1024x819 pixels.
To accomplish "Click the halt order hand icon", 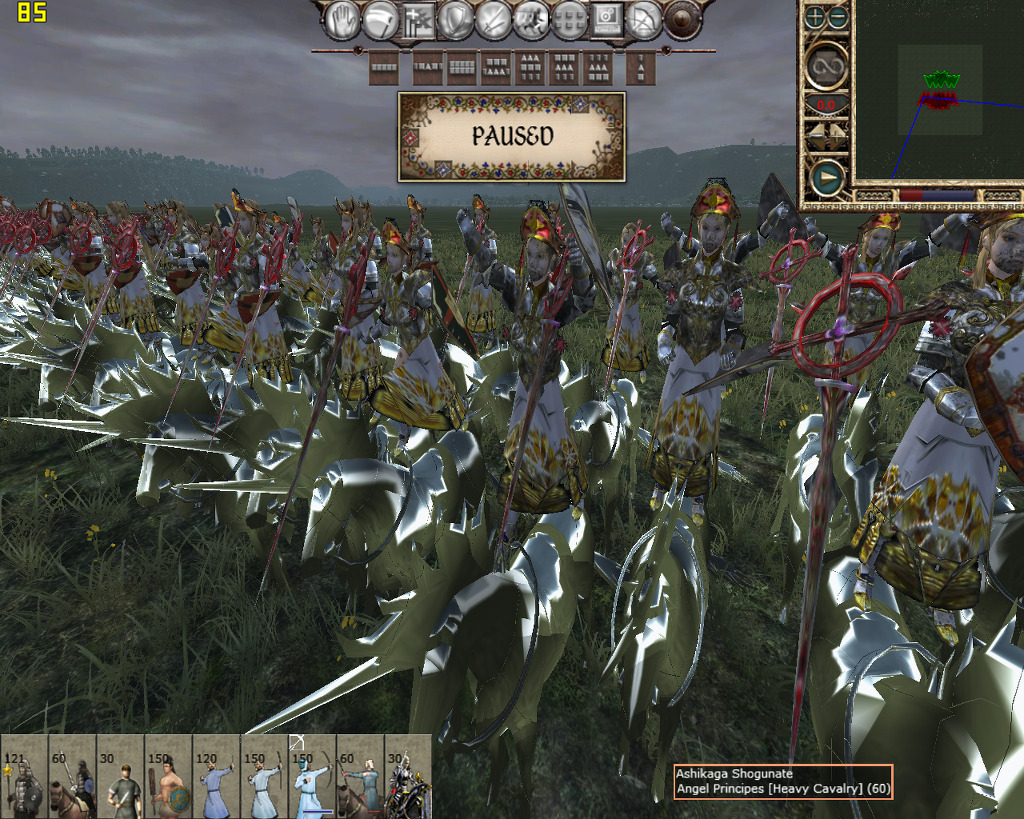I will pyautogui.click(x=342, y=20).
